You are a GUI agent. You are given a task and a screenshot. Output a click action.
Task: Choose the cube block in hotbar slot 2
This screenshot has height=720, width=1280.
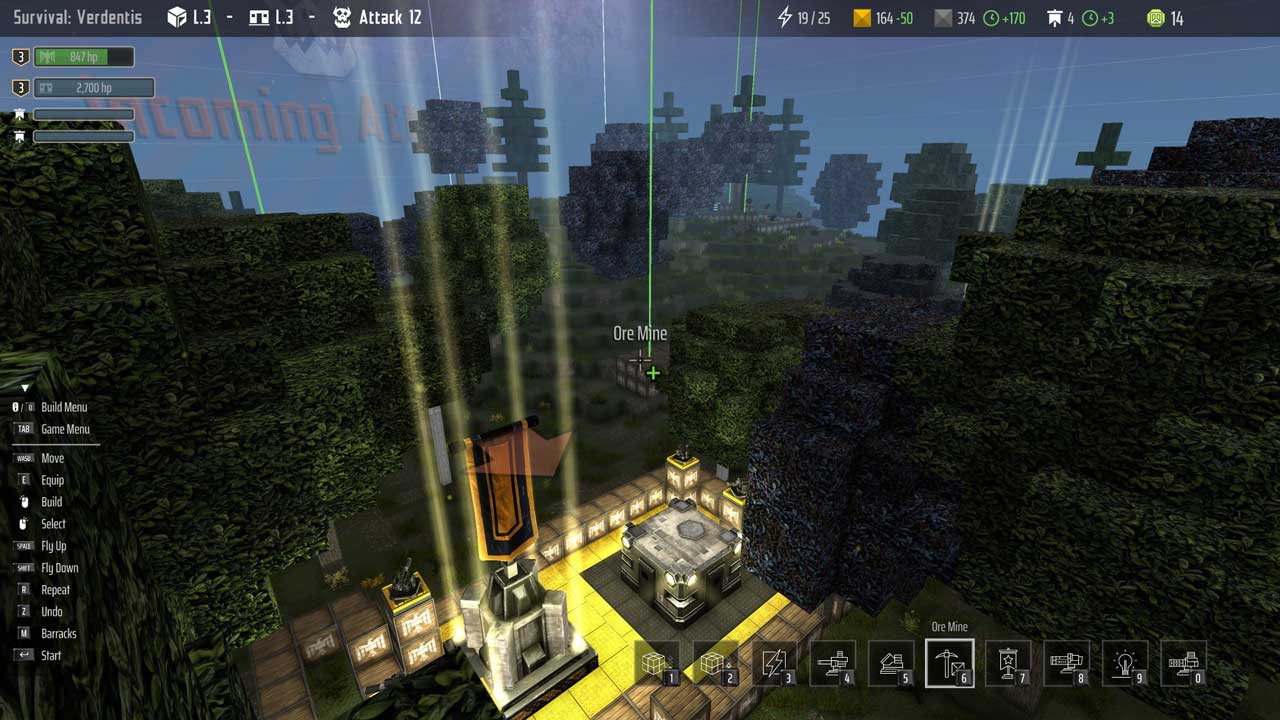pos(715,664)
